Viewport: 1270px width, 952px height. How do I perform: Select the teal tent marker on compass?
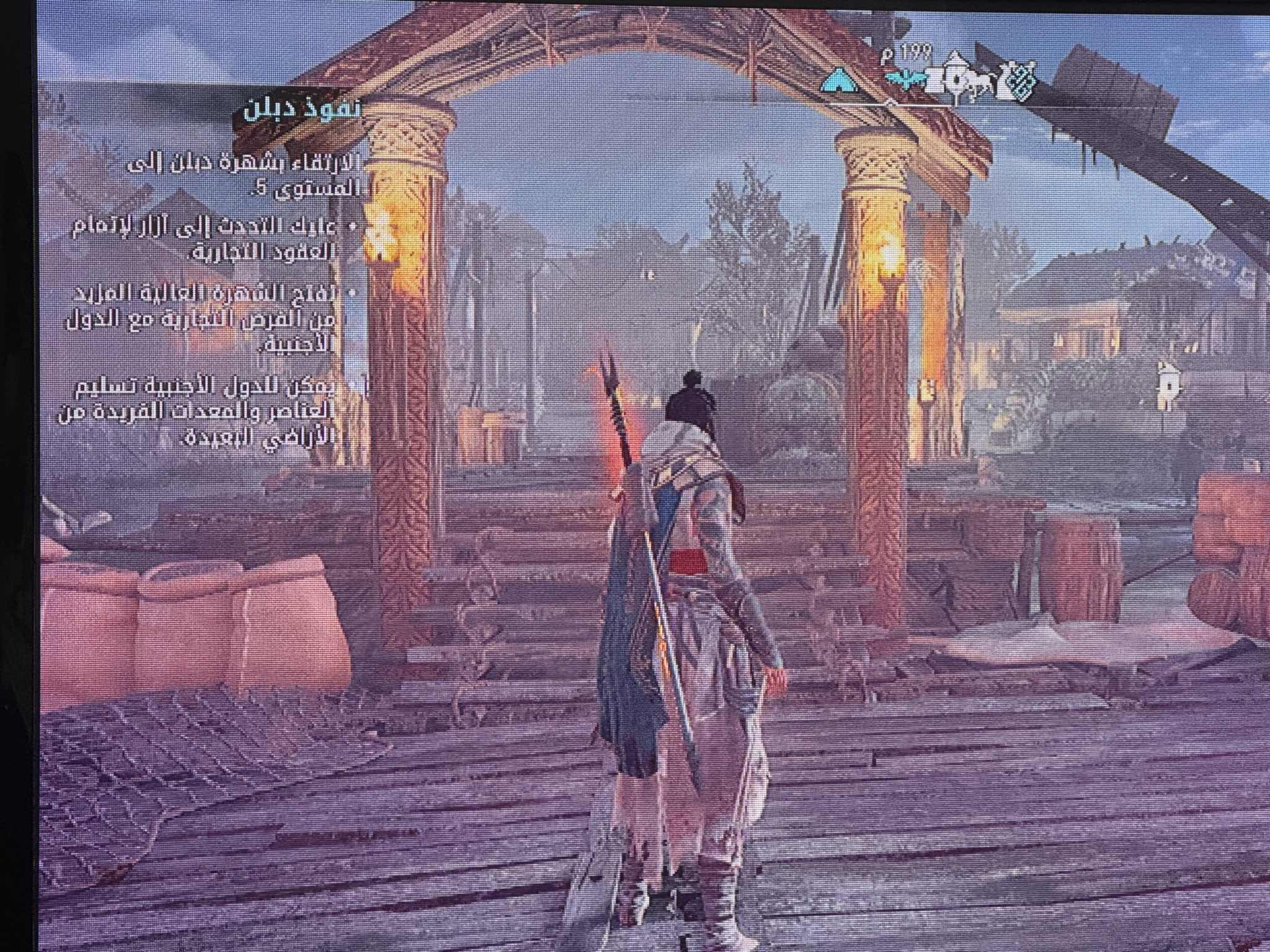pyautogui.click(x=840, y=81)
